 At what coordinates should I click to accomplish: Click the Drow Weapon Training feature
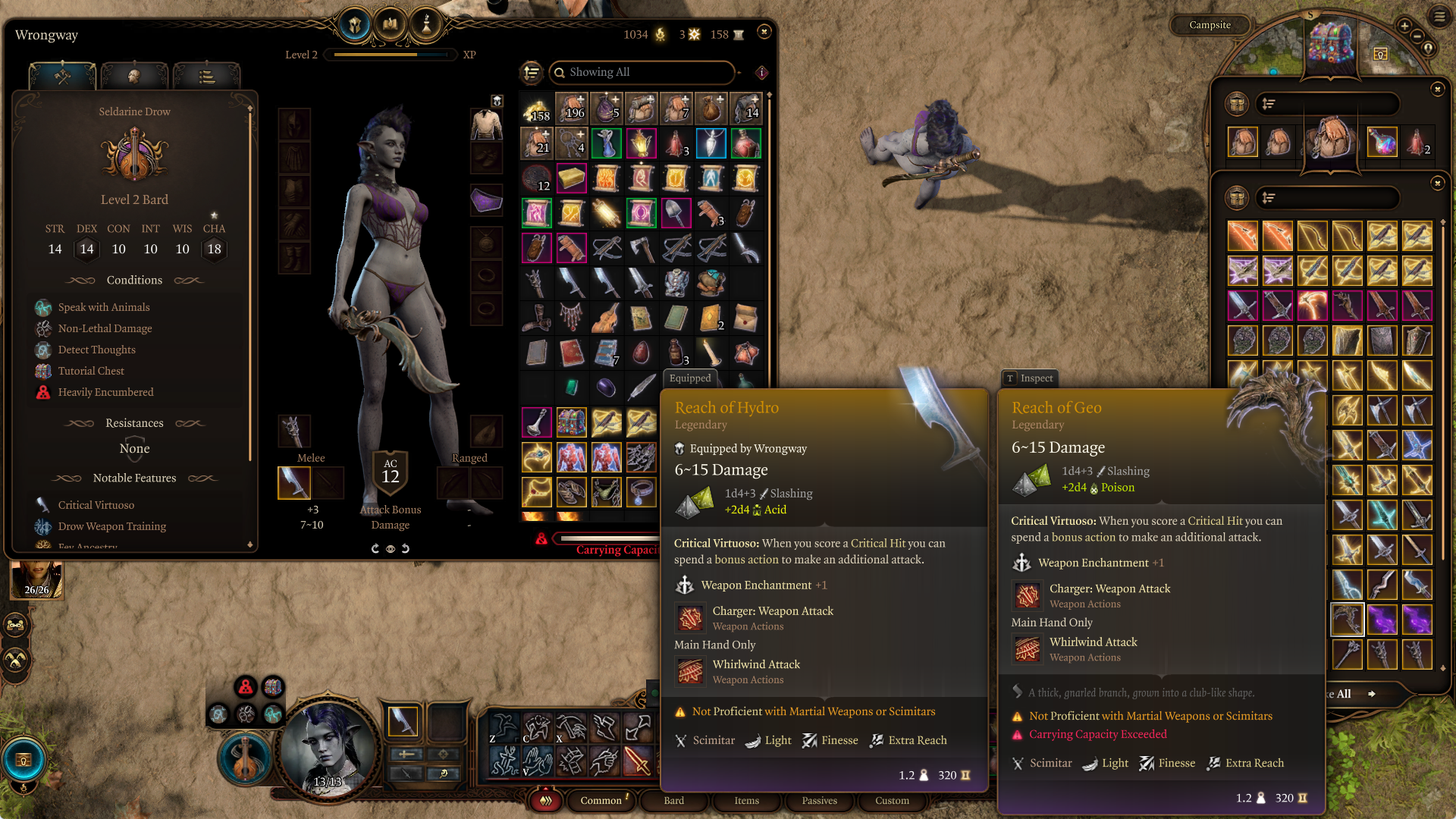pyautogui.click(x=112, y=526)
